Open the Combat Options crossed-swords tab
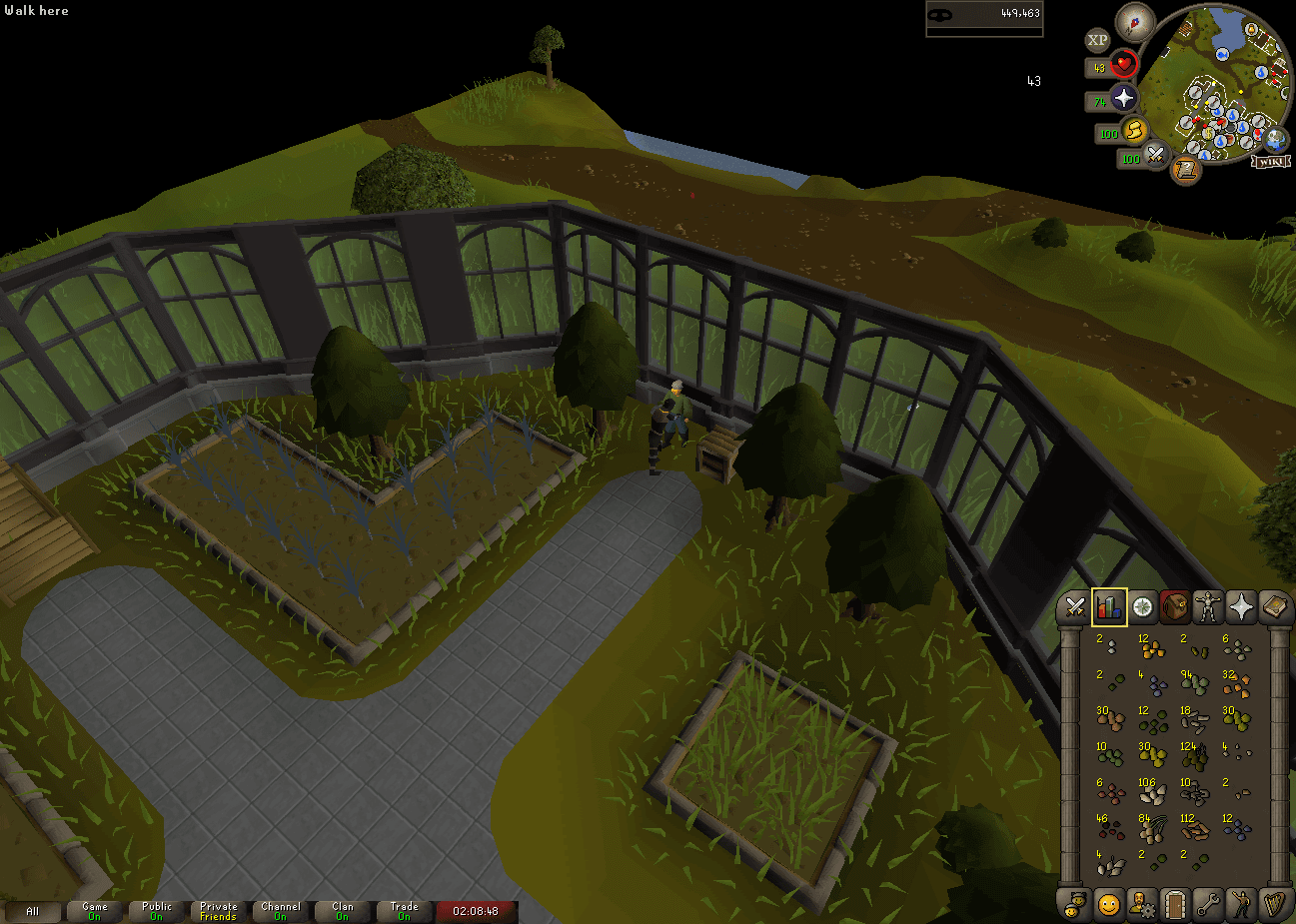Viewport: 1296px width, 924px height. point(1075,605)
